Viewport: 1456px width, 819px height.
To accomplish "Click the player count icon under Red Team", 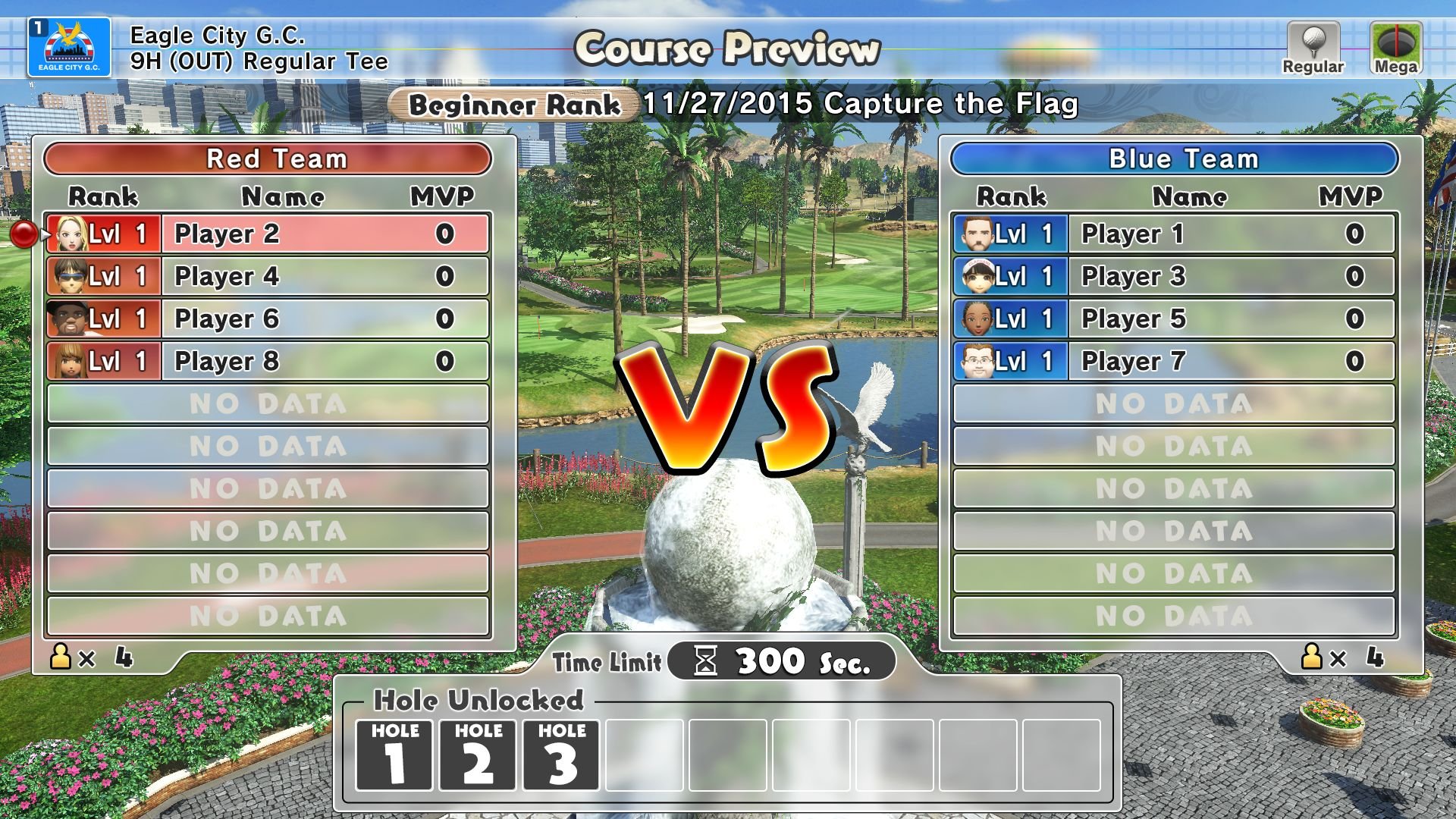I will [x=59, y=657].
